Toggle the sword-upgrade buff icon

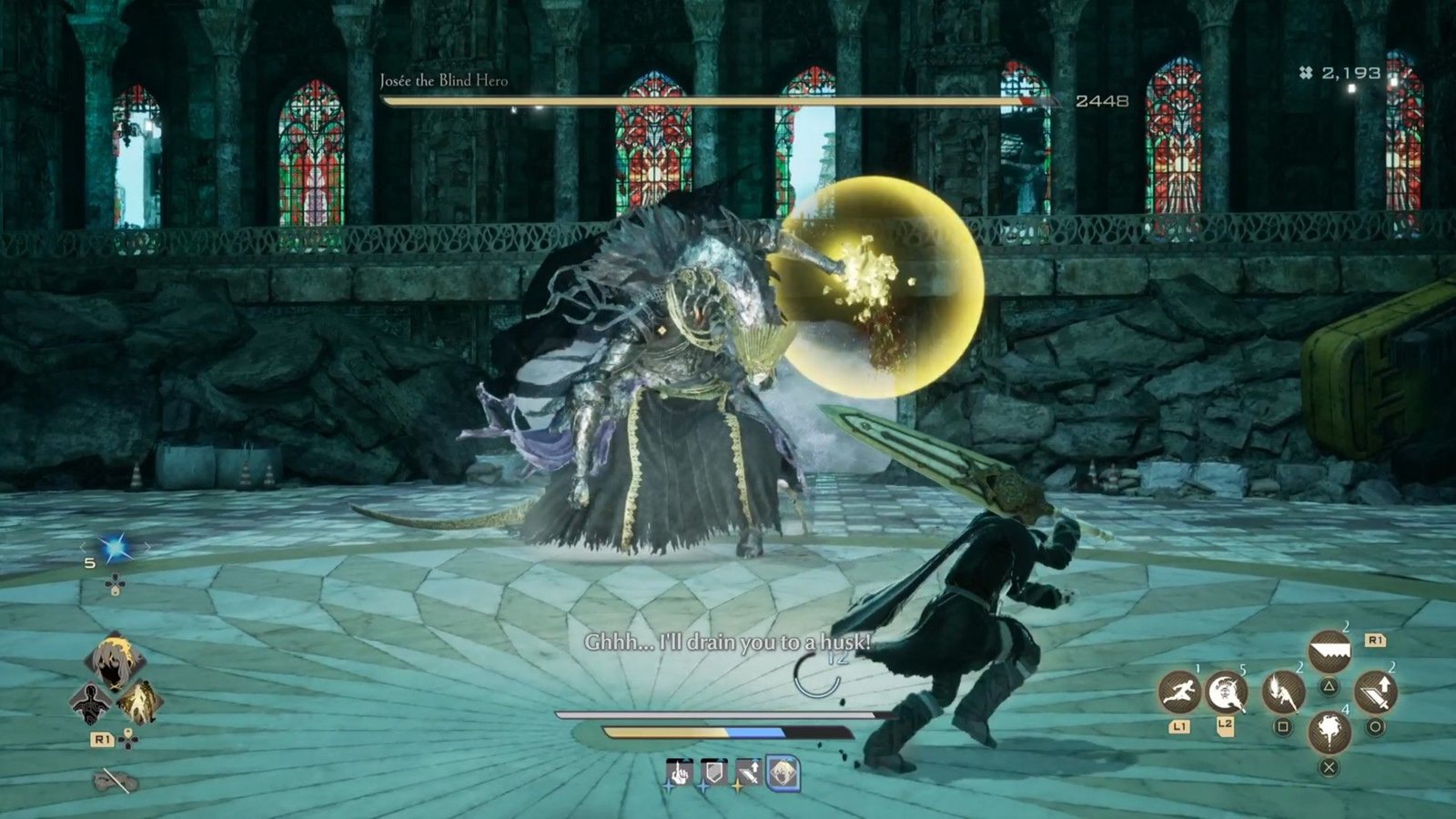(749, 772)
